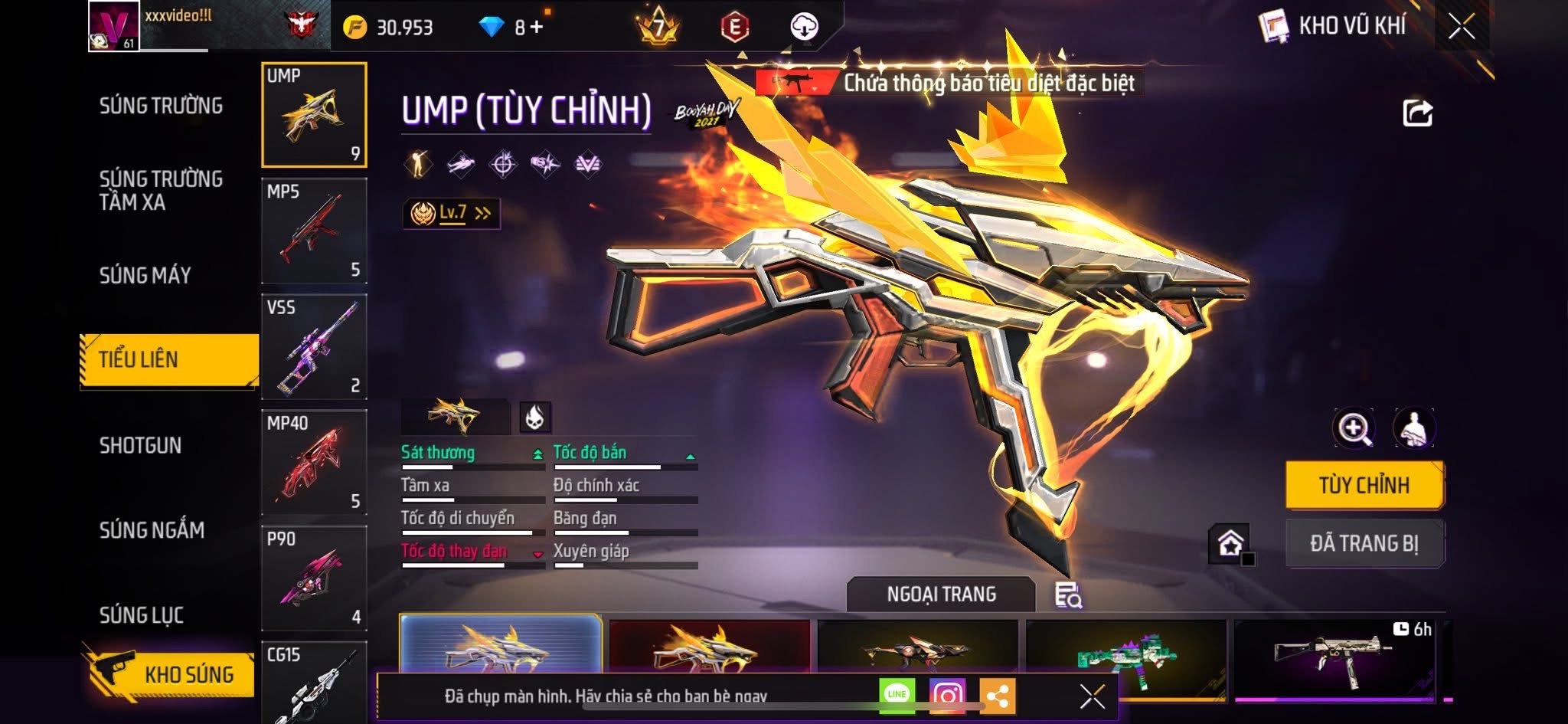Screen dimensions: 1568x724
Task: Switch to the Súng Máy category
Action: [145, 275]
